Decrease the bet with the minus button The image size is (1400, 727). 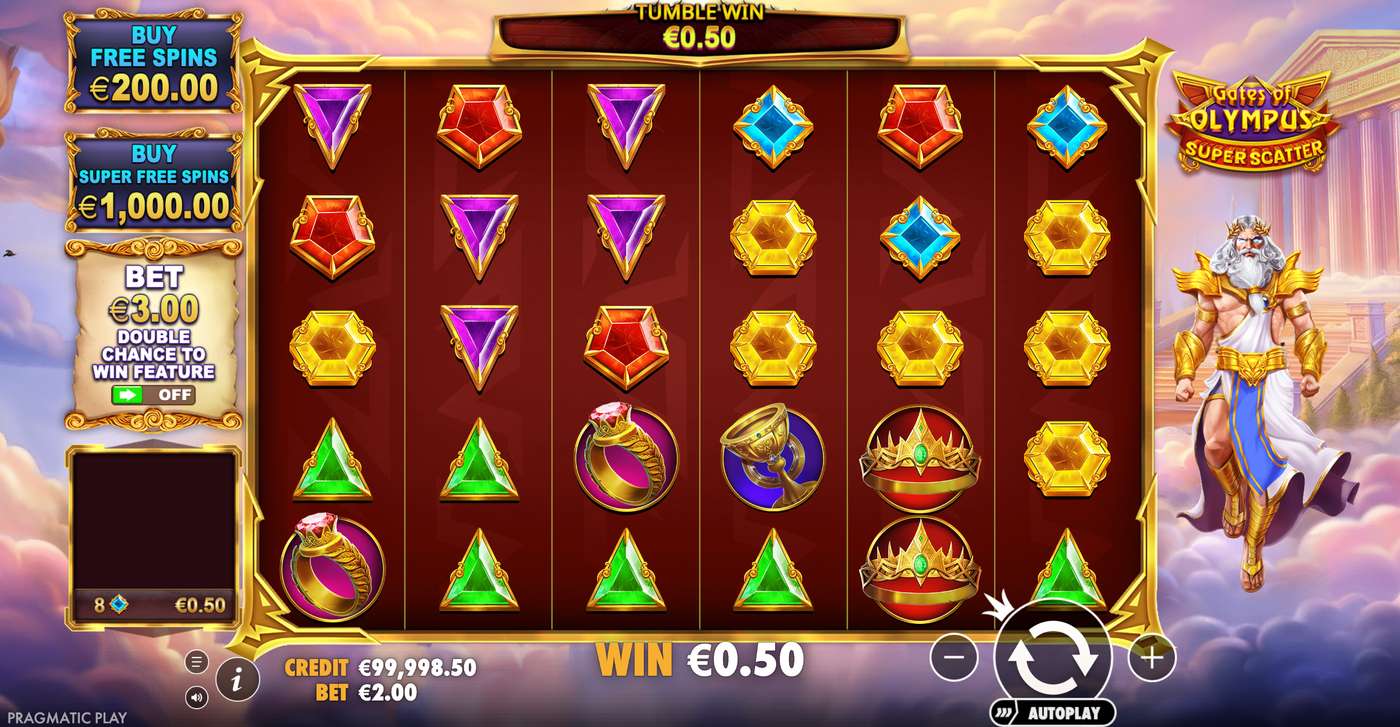pyautogui.click(x=956, y=657)
